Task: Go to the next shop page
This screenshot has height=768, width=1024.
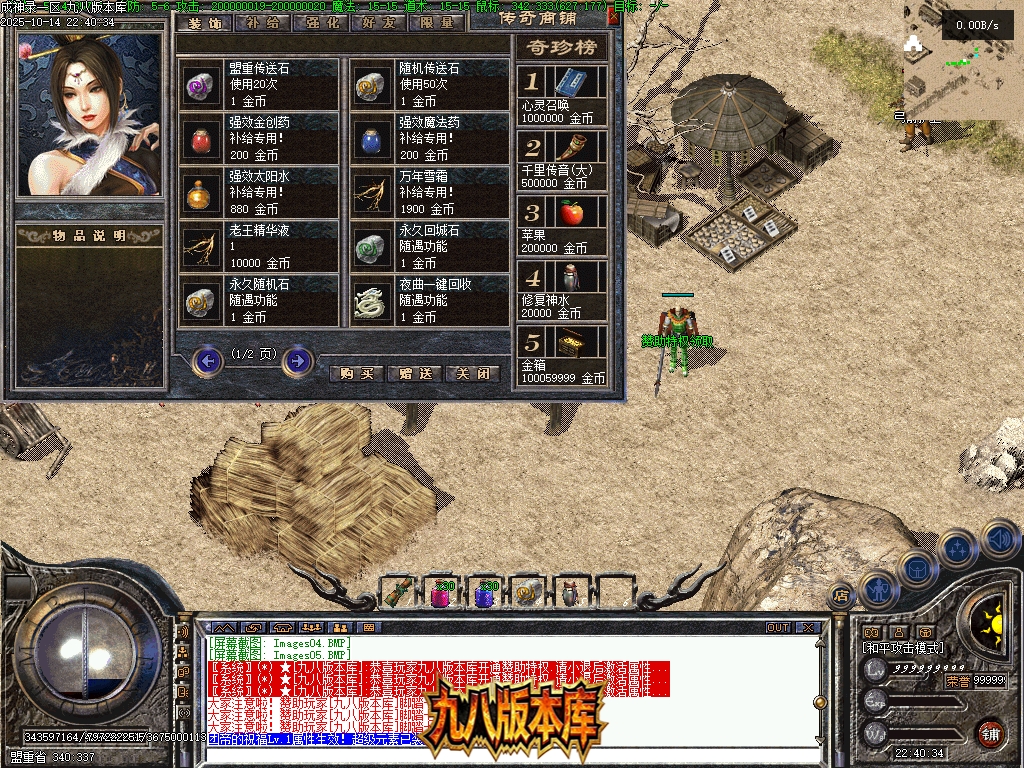Action: click(298, 360)
